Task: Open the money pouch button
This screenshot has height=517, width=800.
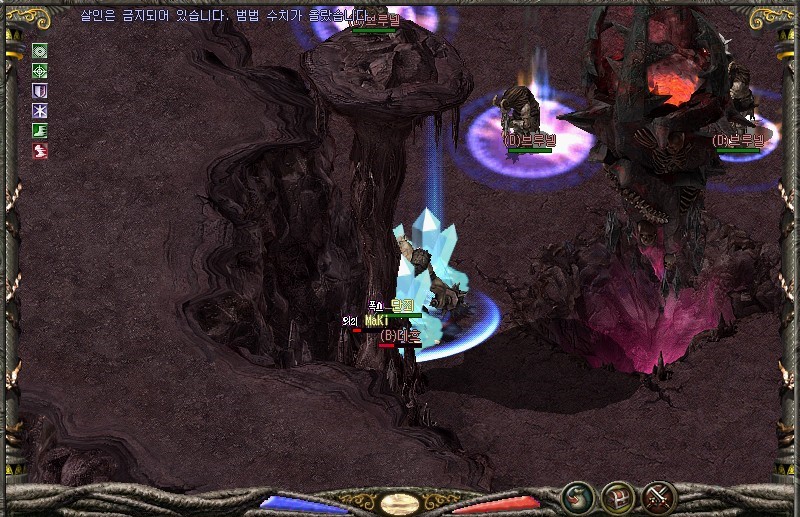Action: coord(577,497)
